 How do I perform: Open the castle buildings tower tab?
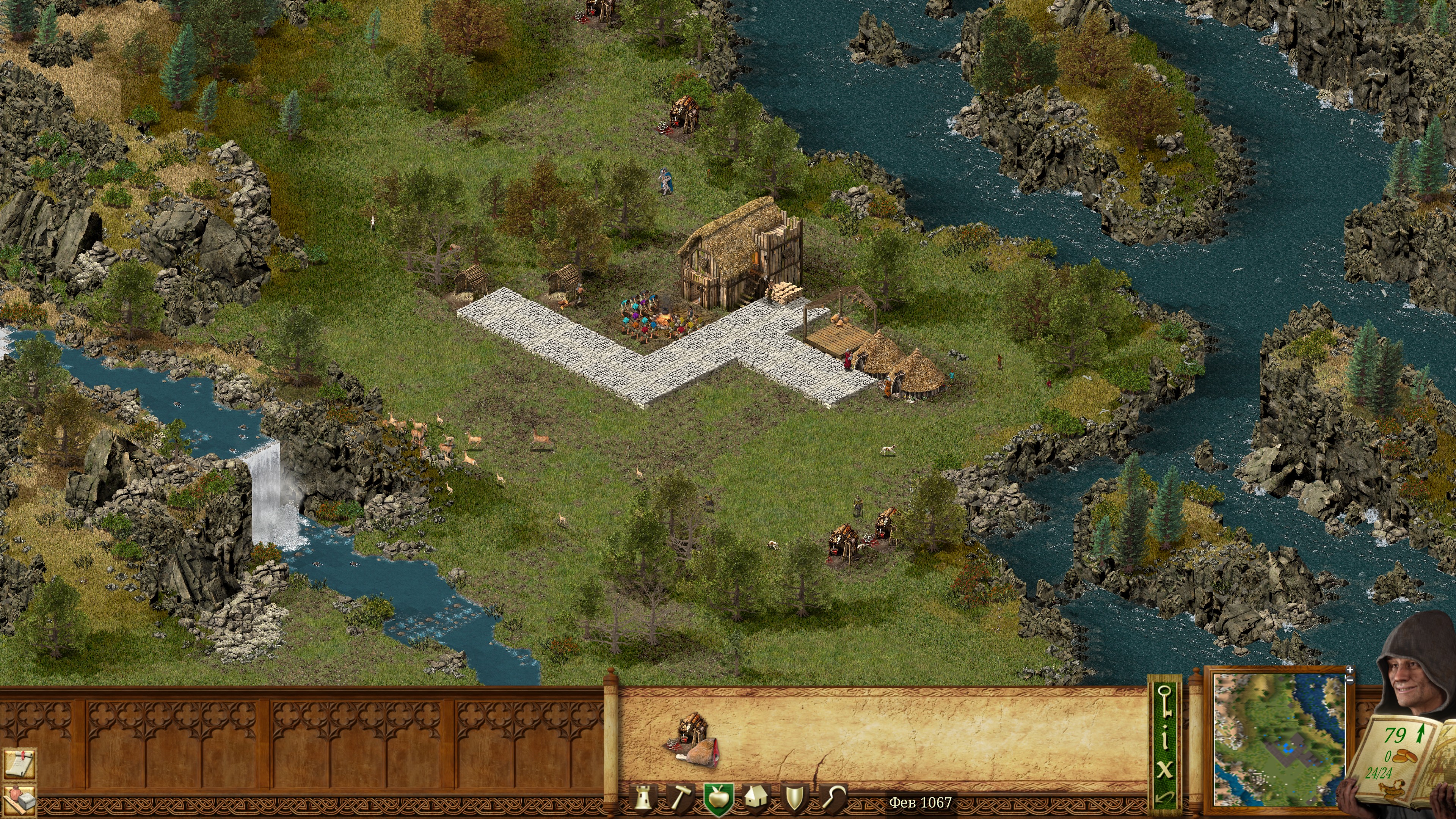[643, 798]
